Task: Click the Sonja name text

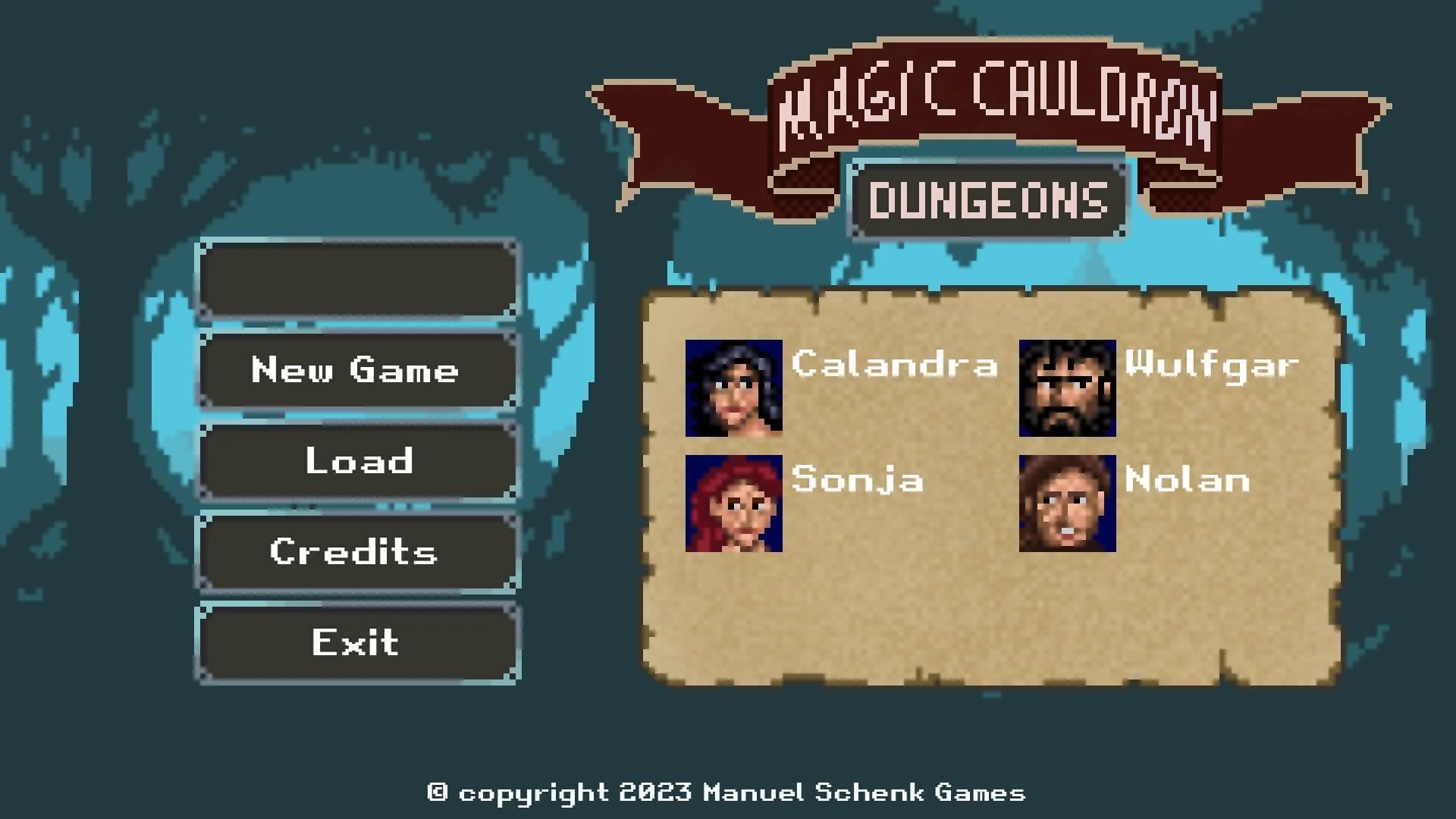Action: [x=857, y=479]
